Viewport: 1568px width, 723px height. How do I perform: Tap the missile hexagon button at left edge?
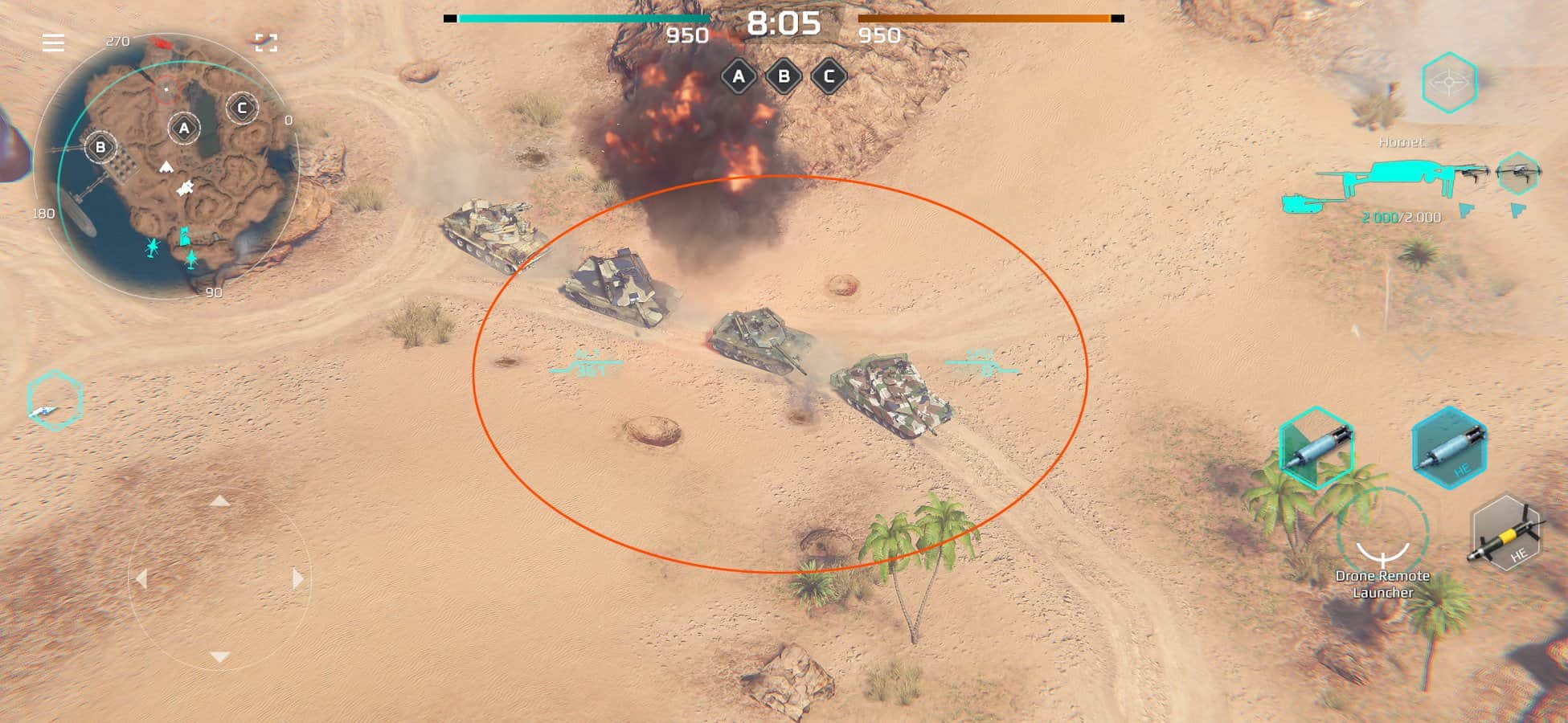coord(54,401)
